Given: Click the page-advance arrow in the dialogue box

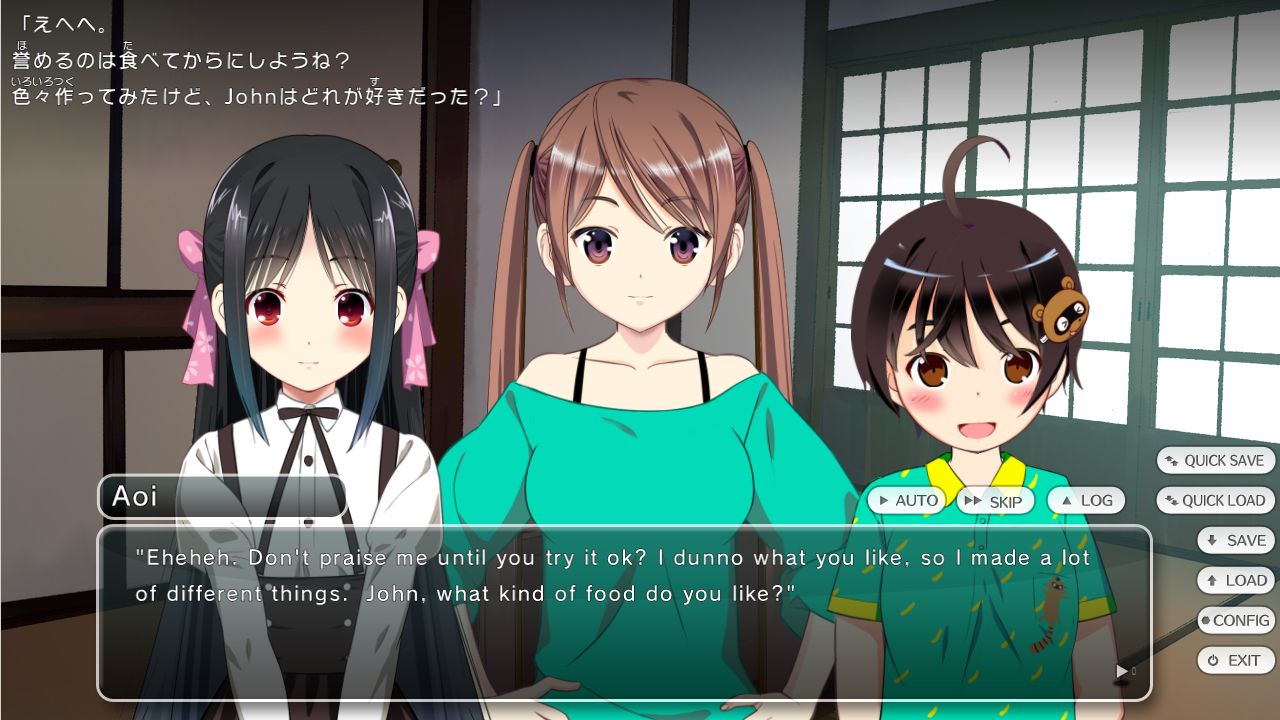Looking at the screenshot, I should pyautogui.click(x=1120, y=671).
